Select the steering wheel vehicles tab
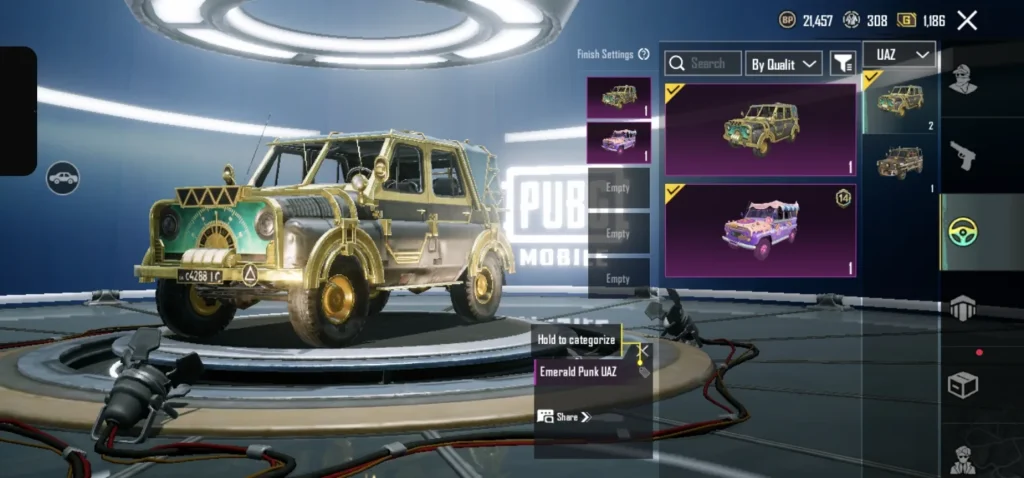The image size is (1024, 478). click(962, 231)
